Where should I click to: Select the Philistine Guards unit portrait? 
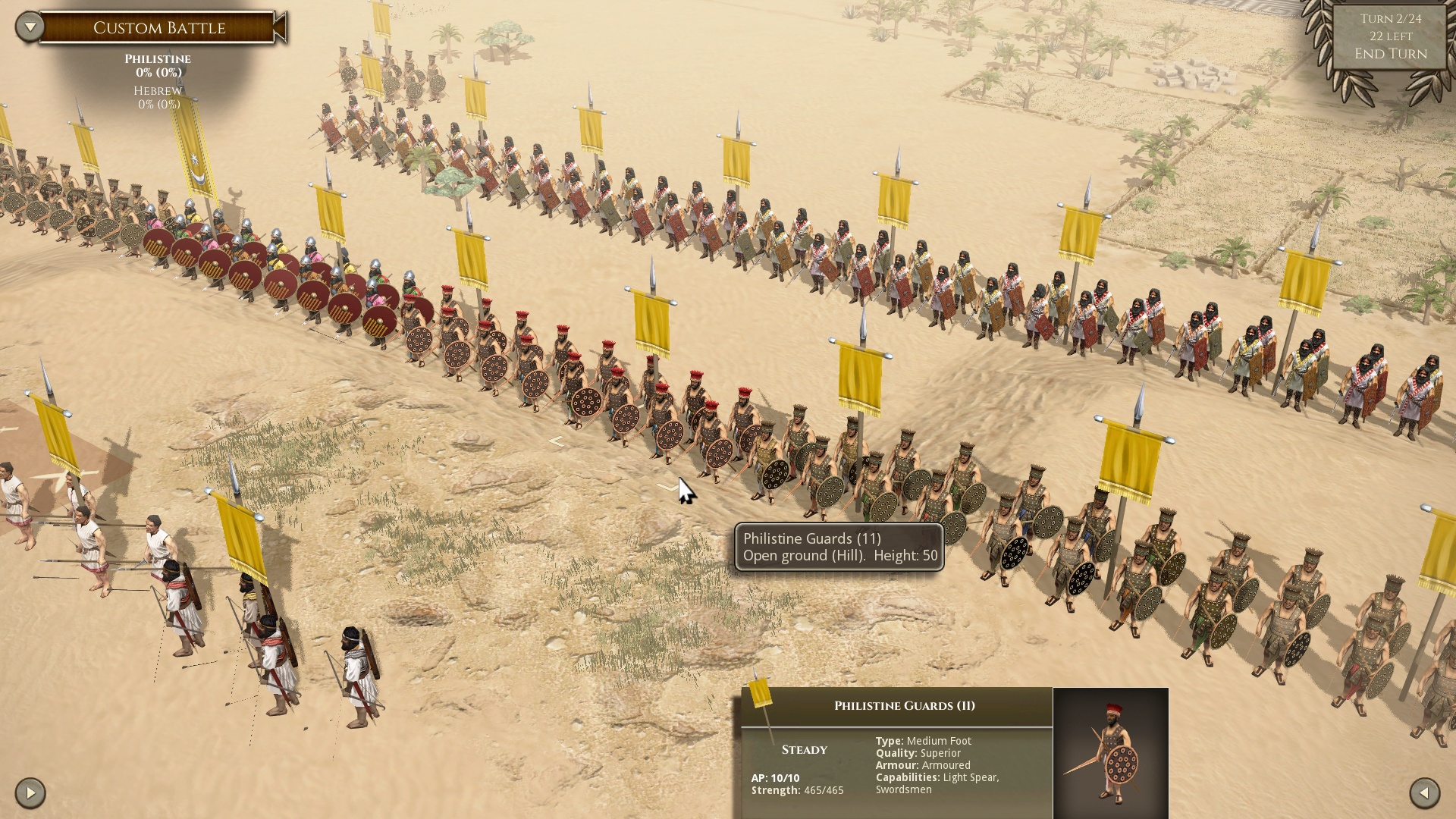pos(1110,752)
